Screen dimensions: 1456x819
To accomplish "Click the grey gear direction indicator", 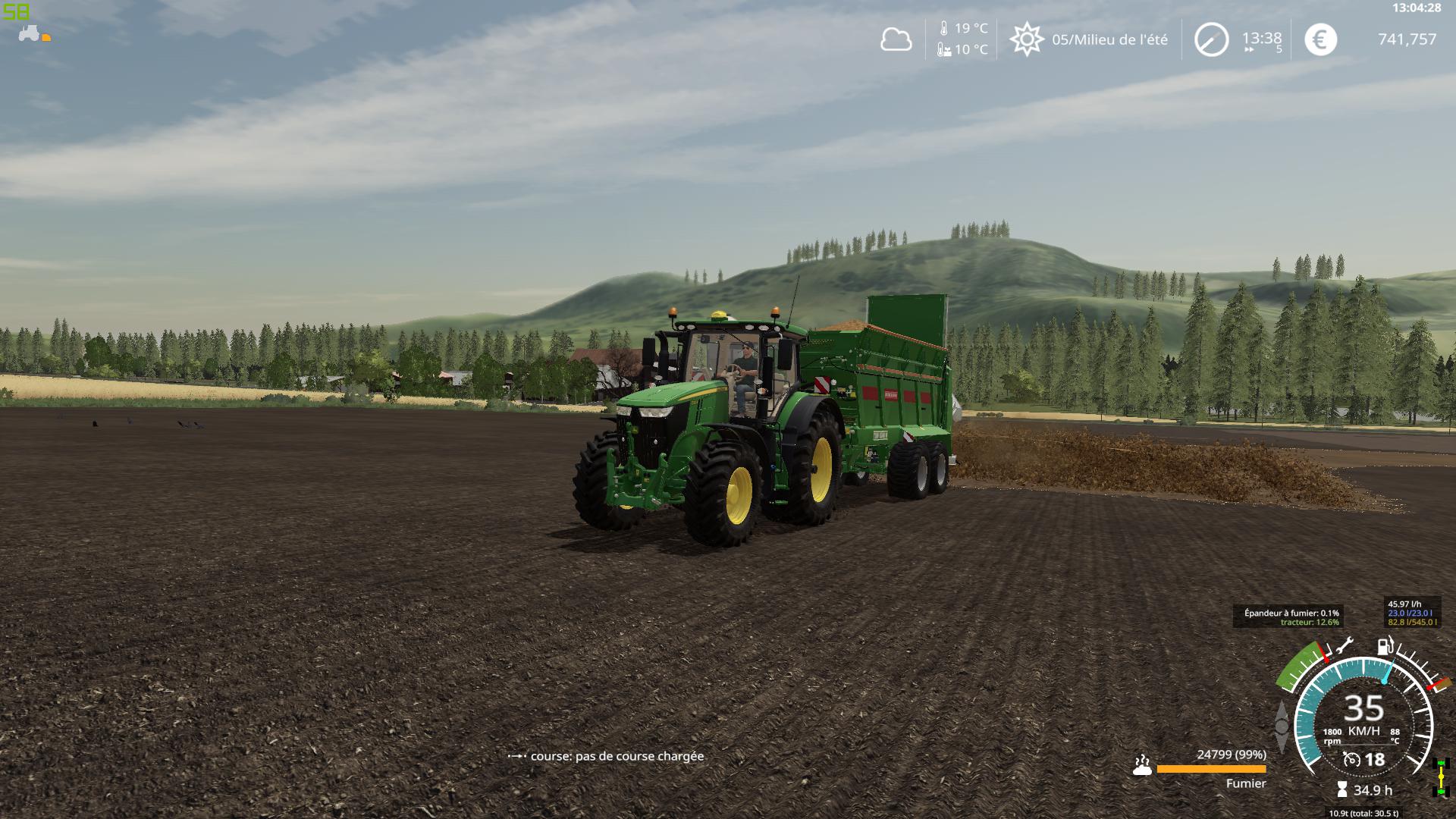I will (1282, 726).
